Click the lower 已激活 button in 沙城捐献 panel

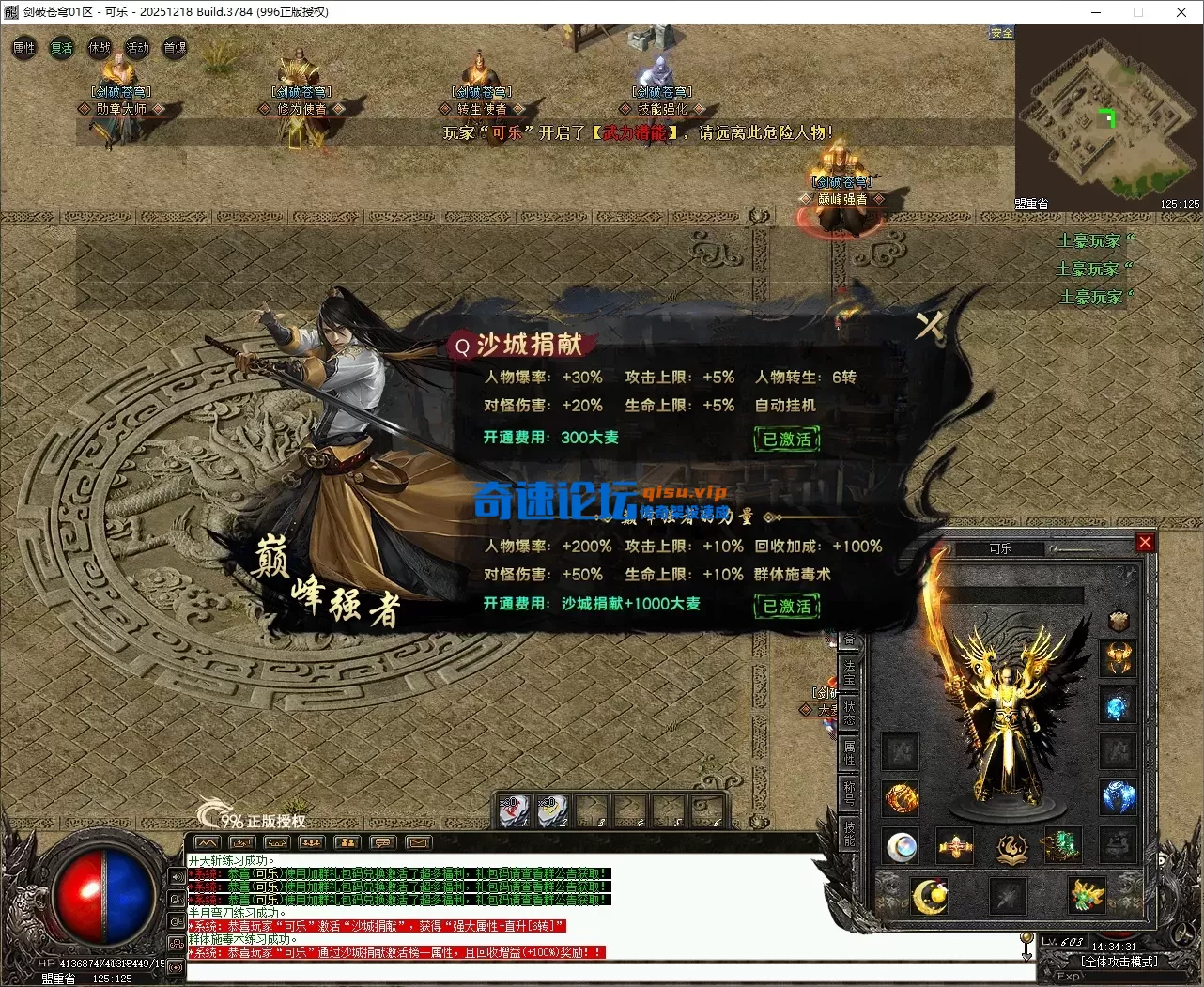click(x=787, y=606)
